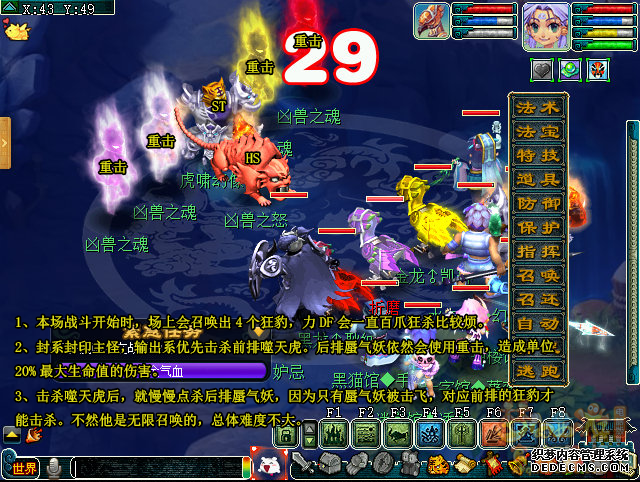Open the 世界 chat channel selector
This screenshot has height=482, width=640.
point(23,468)
